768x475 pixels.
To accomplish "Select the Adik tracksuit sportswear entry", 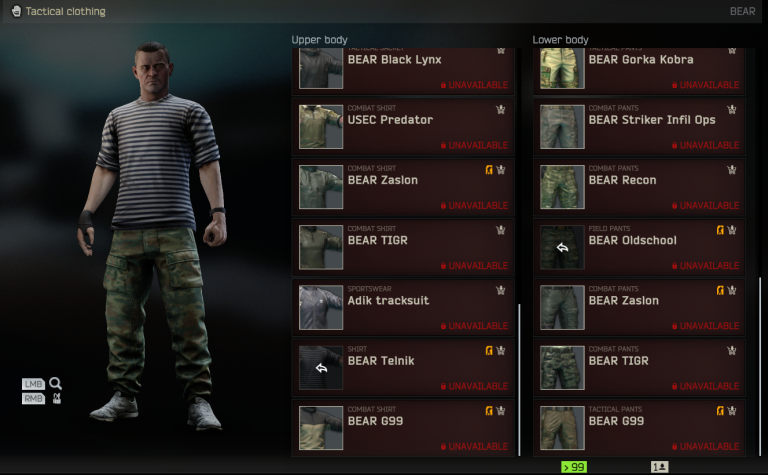I will (403, 306).
